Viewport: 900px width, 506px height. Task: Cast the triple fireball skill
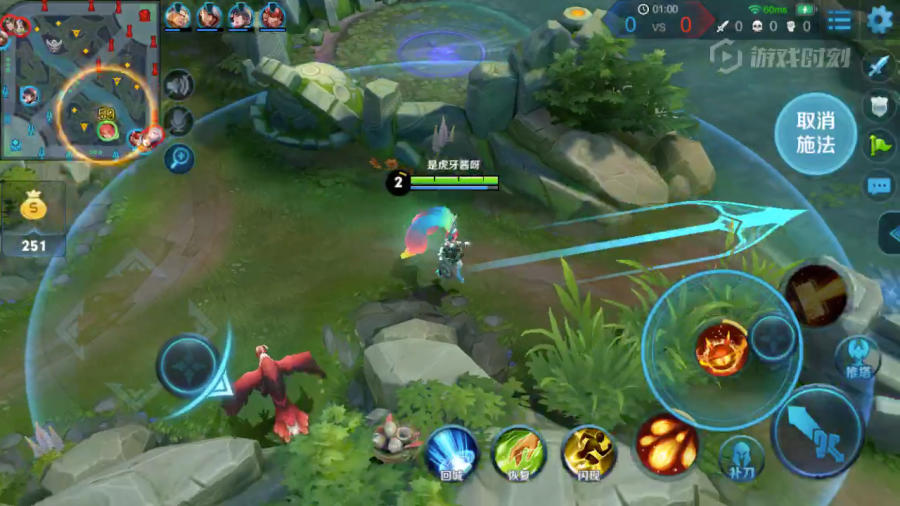click(667, 442)
